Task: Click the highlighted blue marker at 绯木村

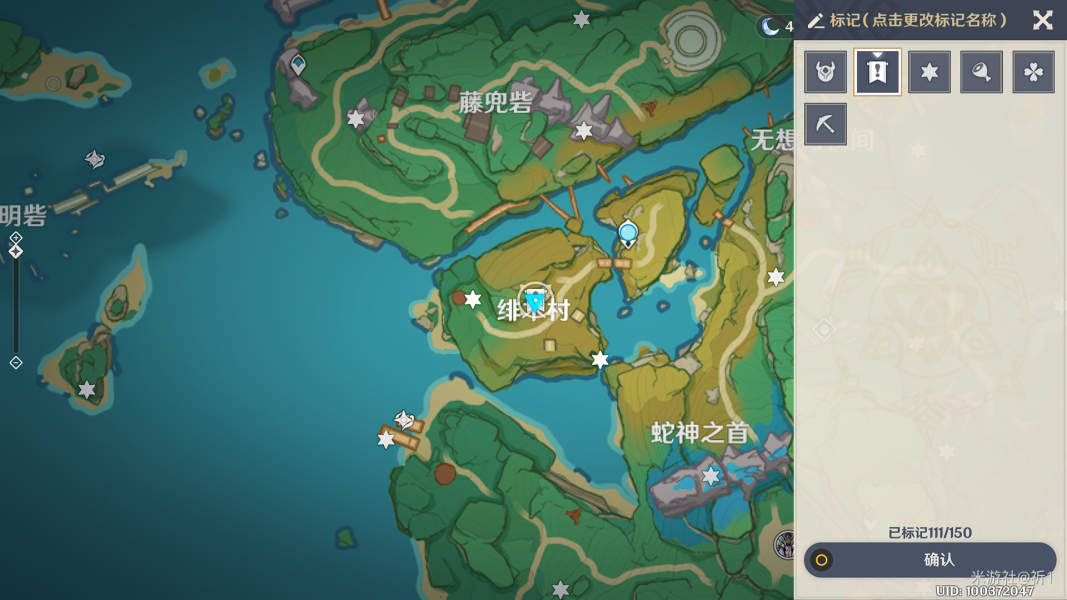Action: click(536, 300)
